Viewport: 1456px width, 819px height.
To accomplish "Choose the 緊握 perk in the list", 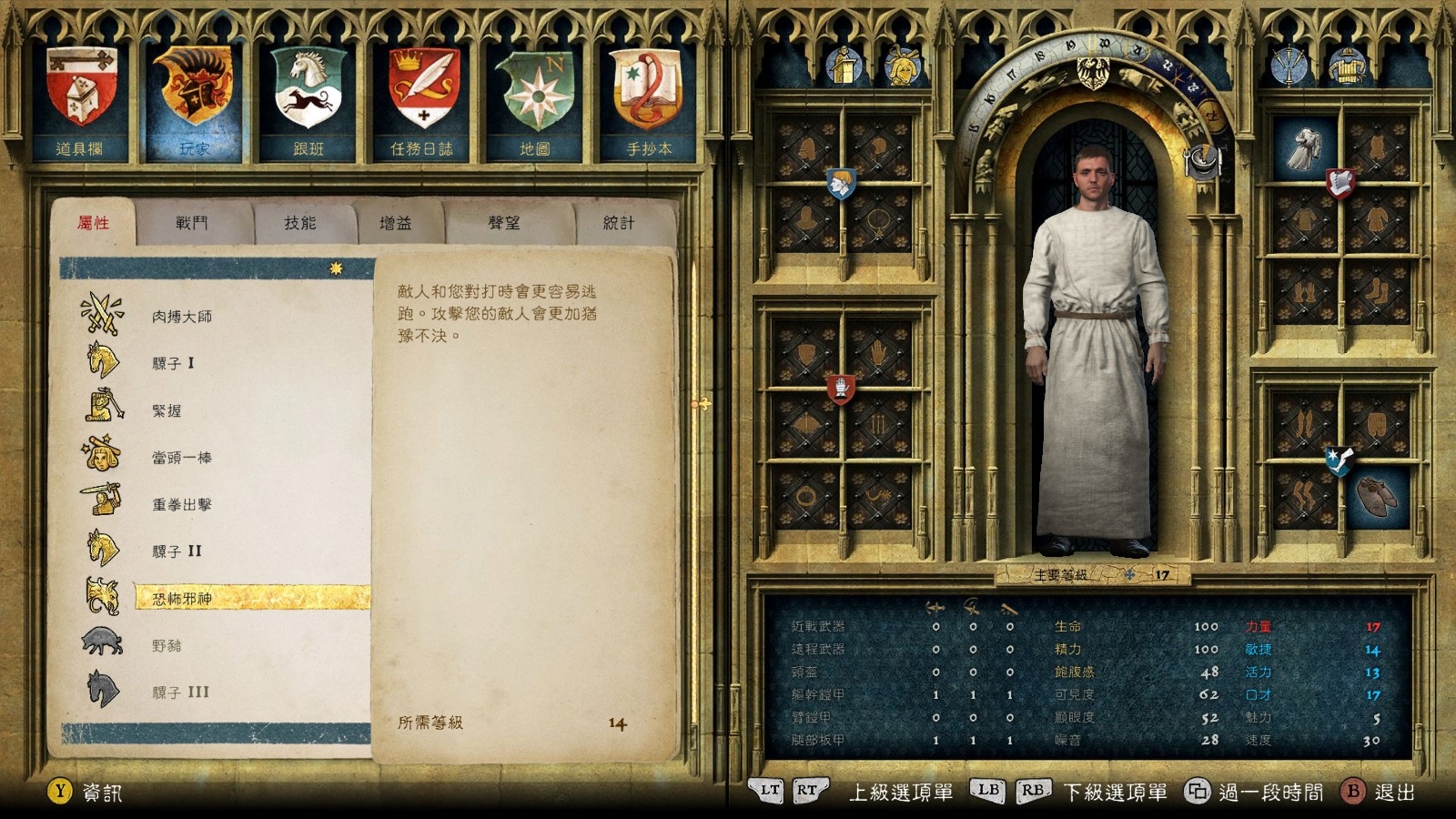I will coord(167,410).
